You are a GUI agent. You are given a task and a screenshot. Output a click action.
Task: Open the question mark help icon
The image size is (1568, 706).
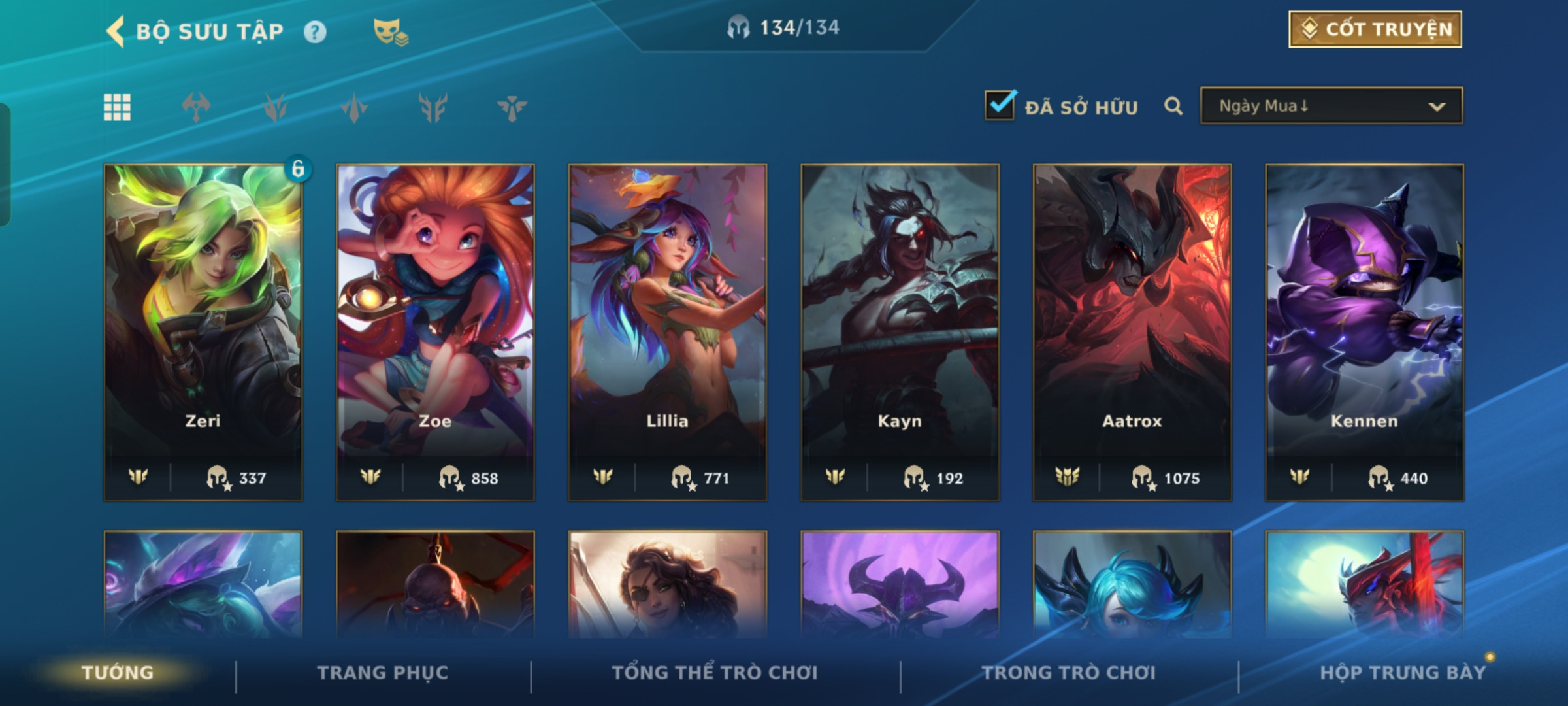click(315, 32)
